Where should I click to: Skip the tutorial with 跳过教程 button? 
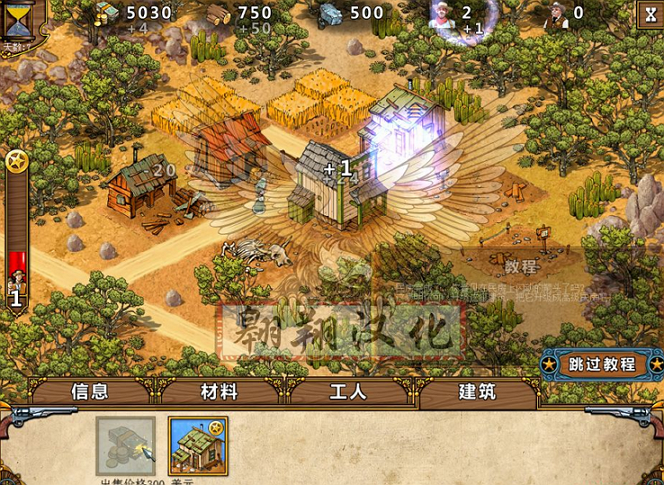click(x=601, y=363)
